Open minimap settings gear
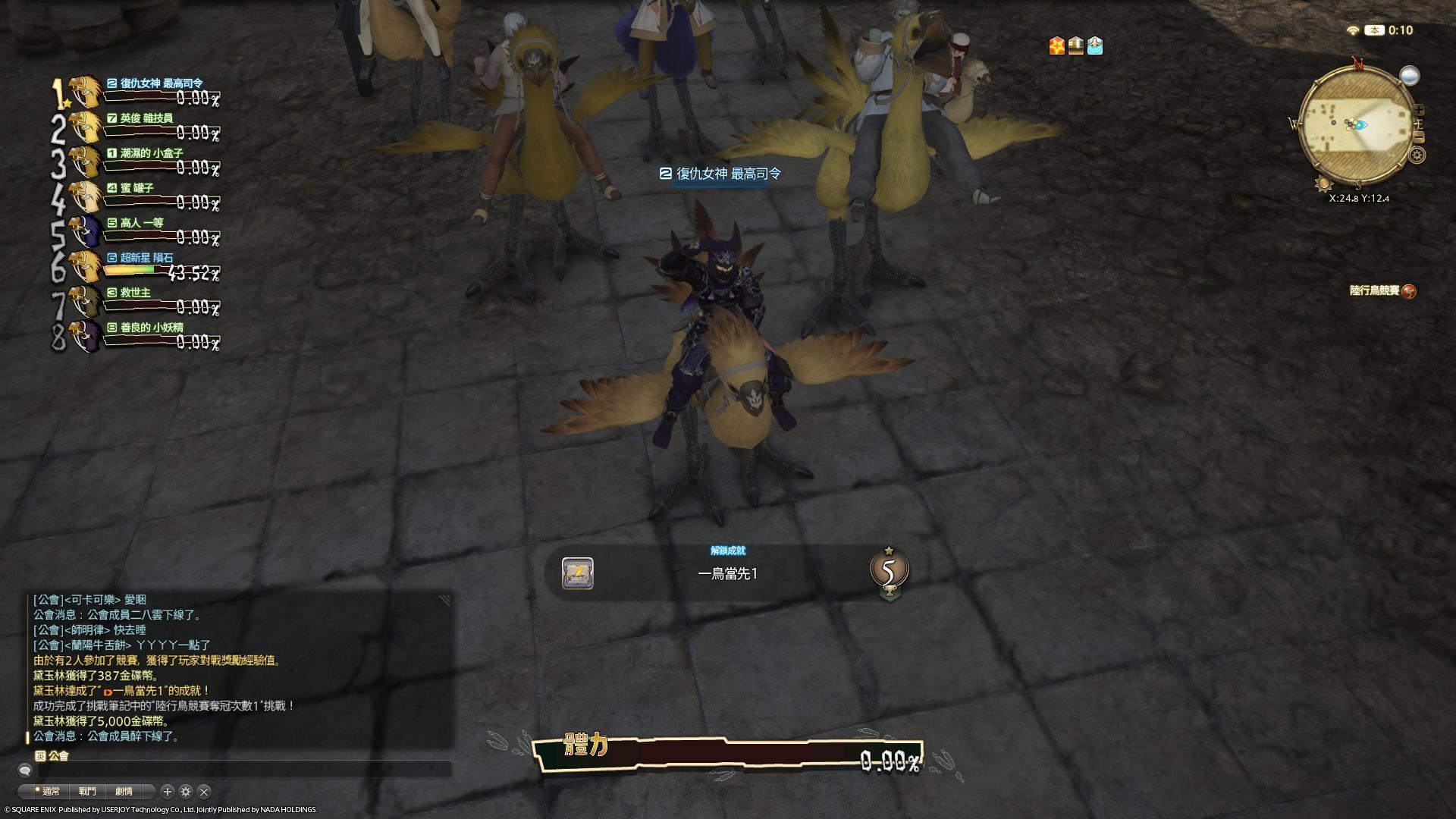 [x=1417, y=156]
